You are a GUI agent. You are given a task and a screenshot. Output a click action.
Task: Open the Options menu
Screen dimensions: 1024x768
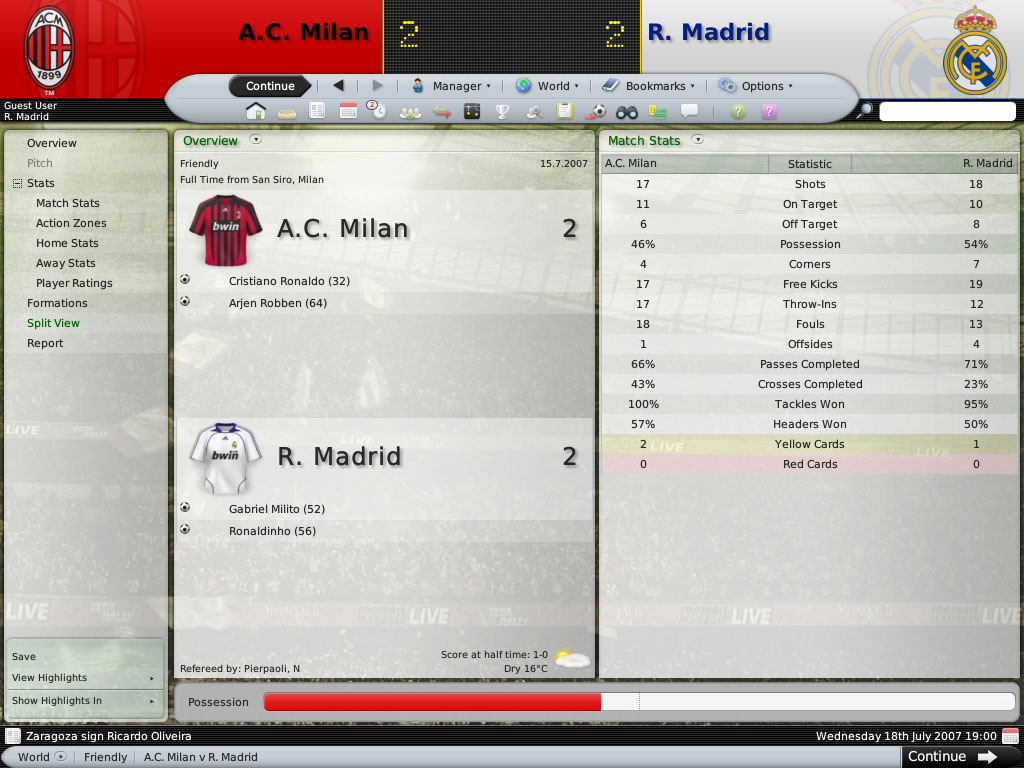pyautogui.click(x=755, y=86)
